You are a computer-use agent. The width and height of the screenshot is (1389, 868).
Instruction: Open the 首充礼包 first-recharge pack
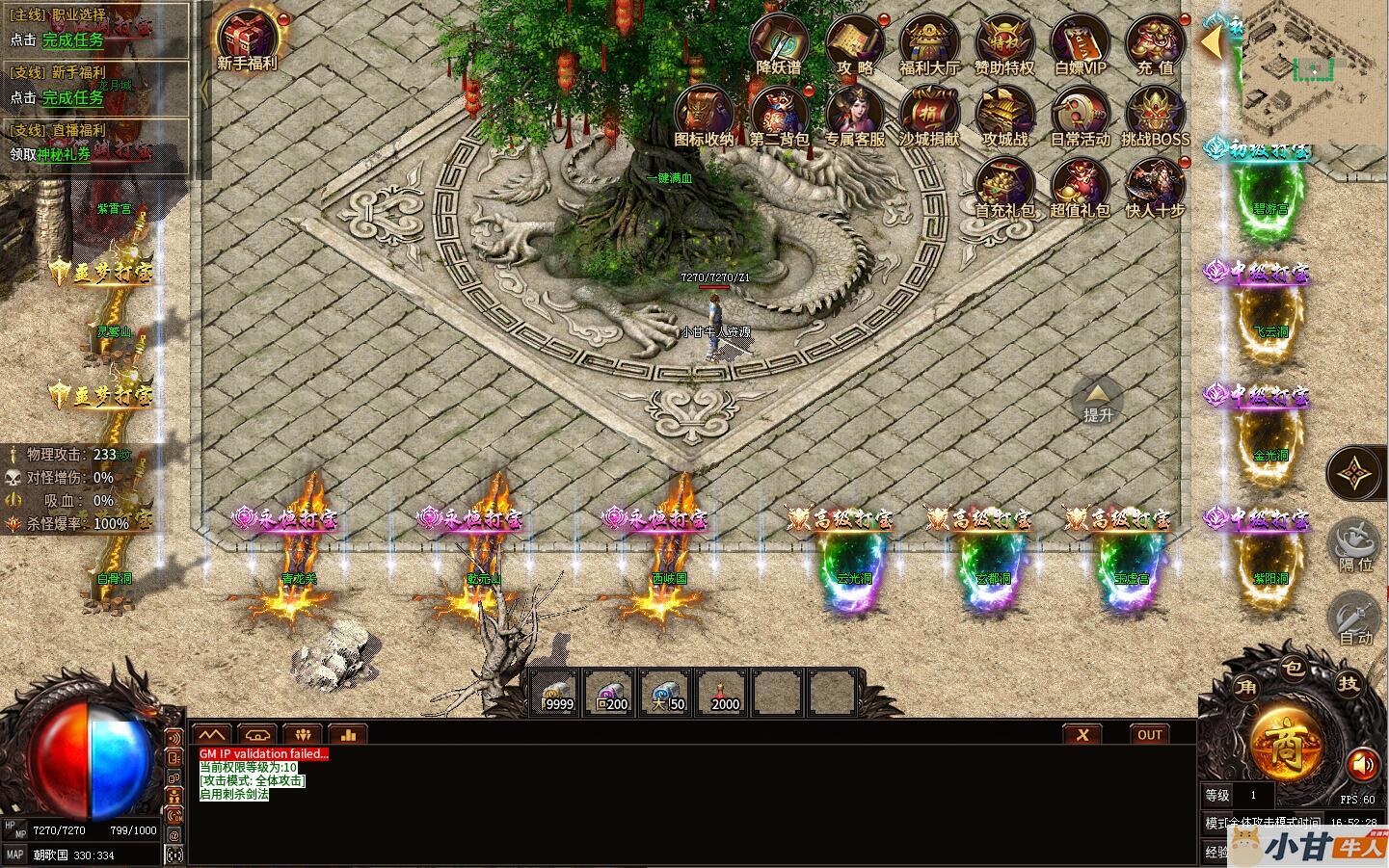click(1004, 186)
